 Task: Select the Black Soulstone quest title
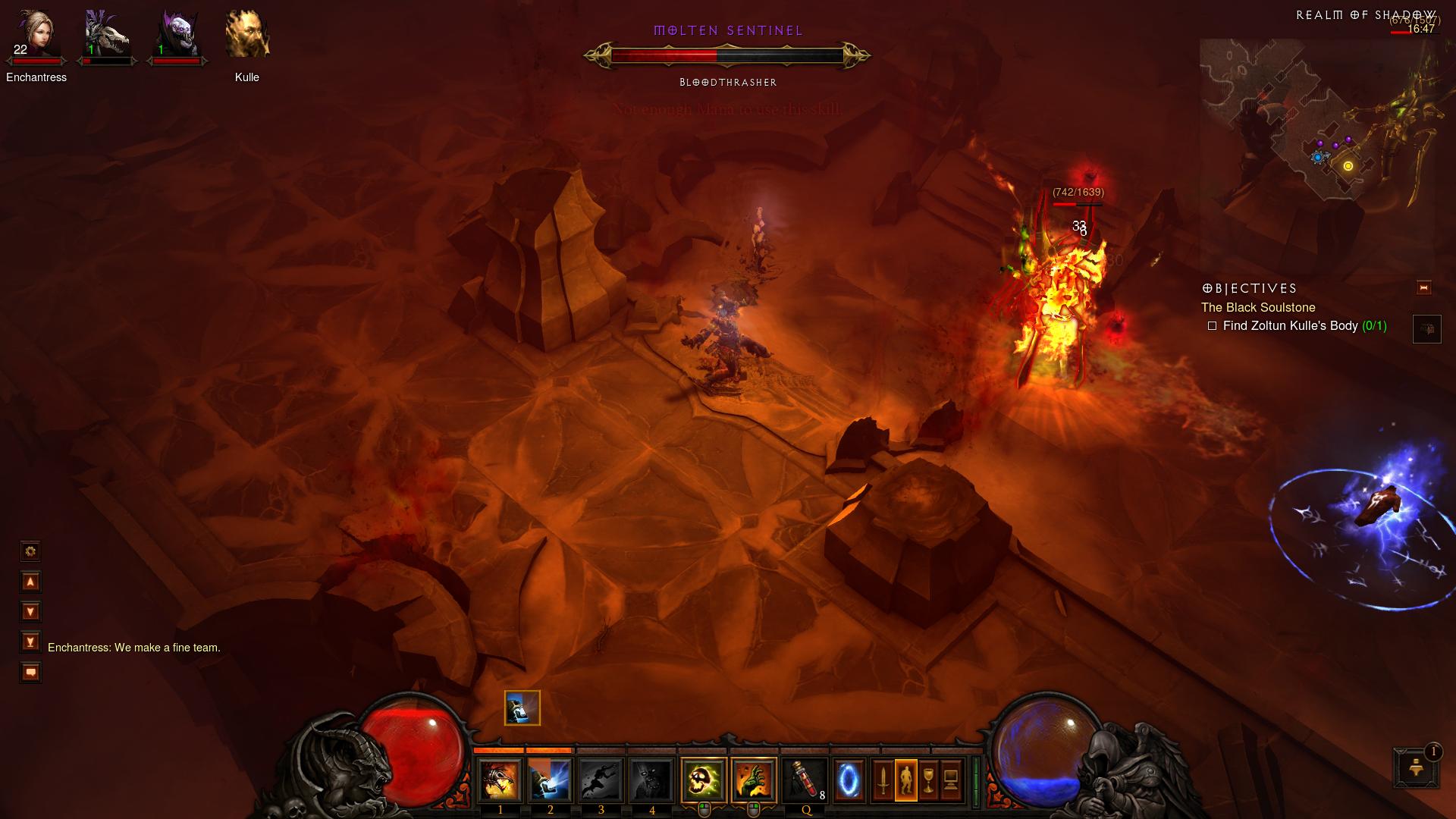tap(1258, 307)
